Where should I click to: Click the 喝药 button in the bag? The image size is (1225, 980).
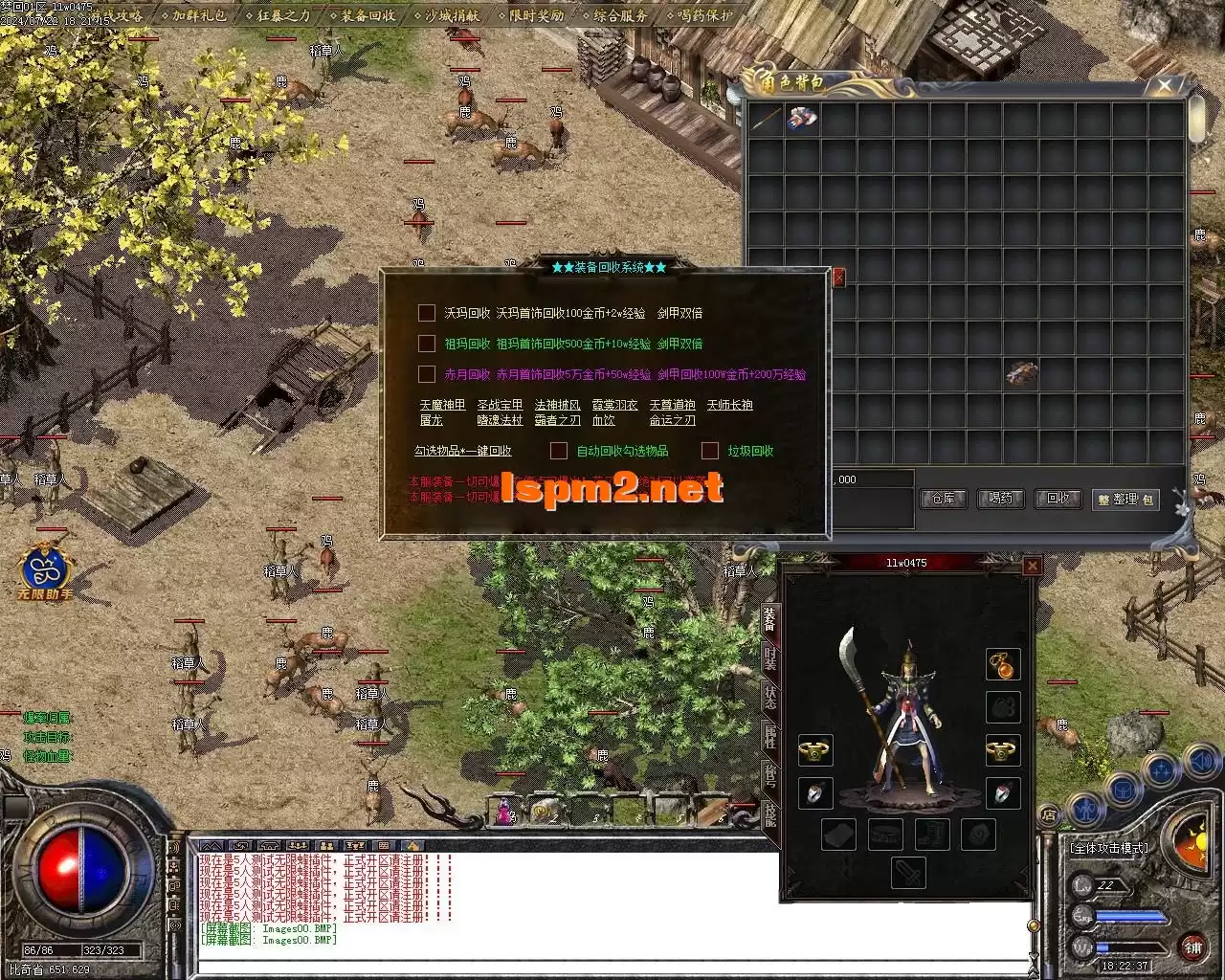coord(1000,499)
